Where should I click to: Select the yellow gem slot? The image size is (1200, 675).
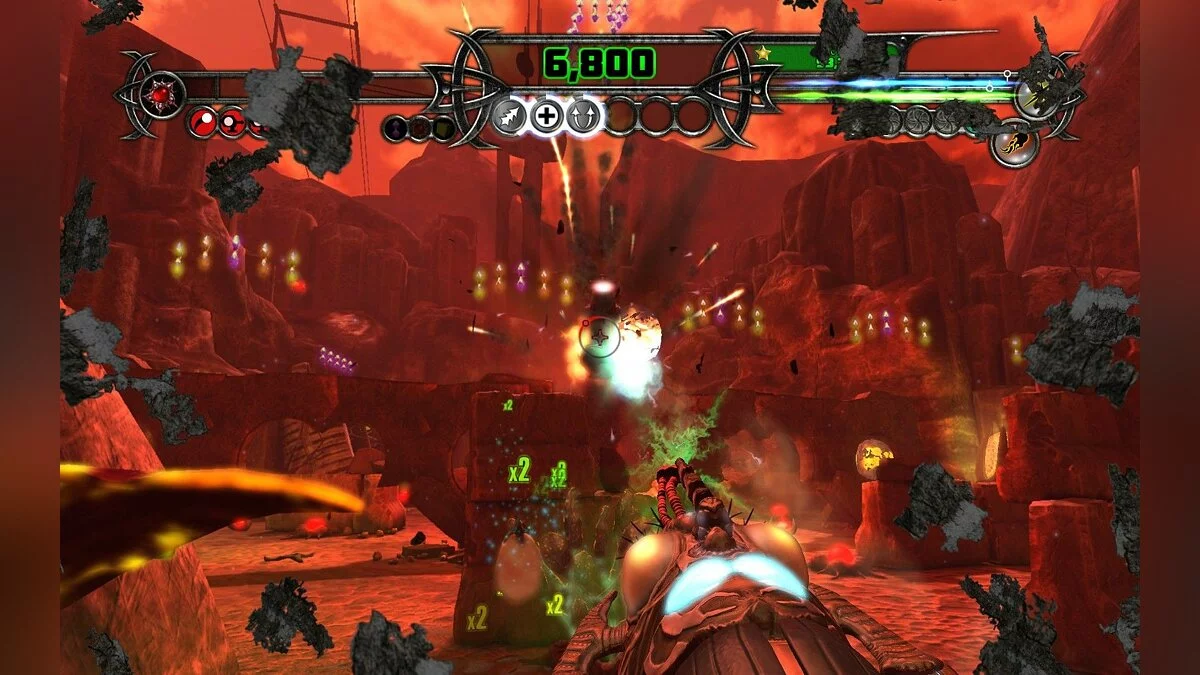[442, 129]
